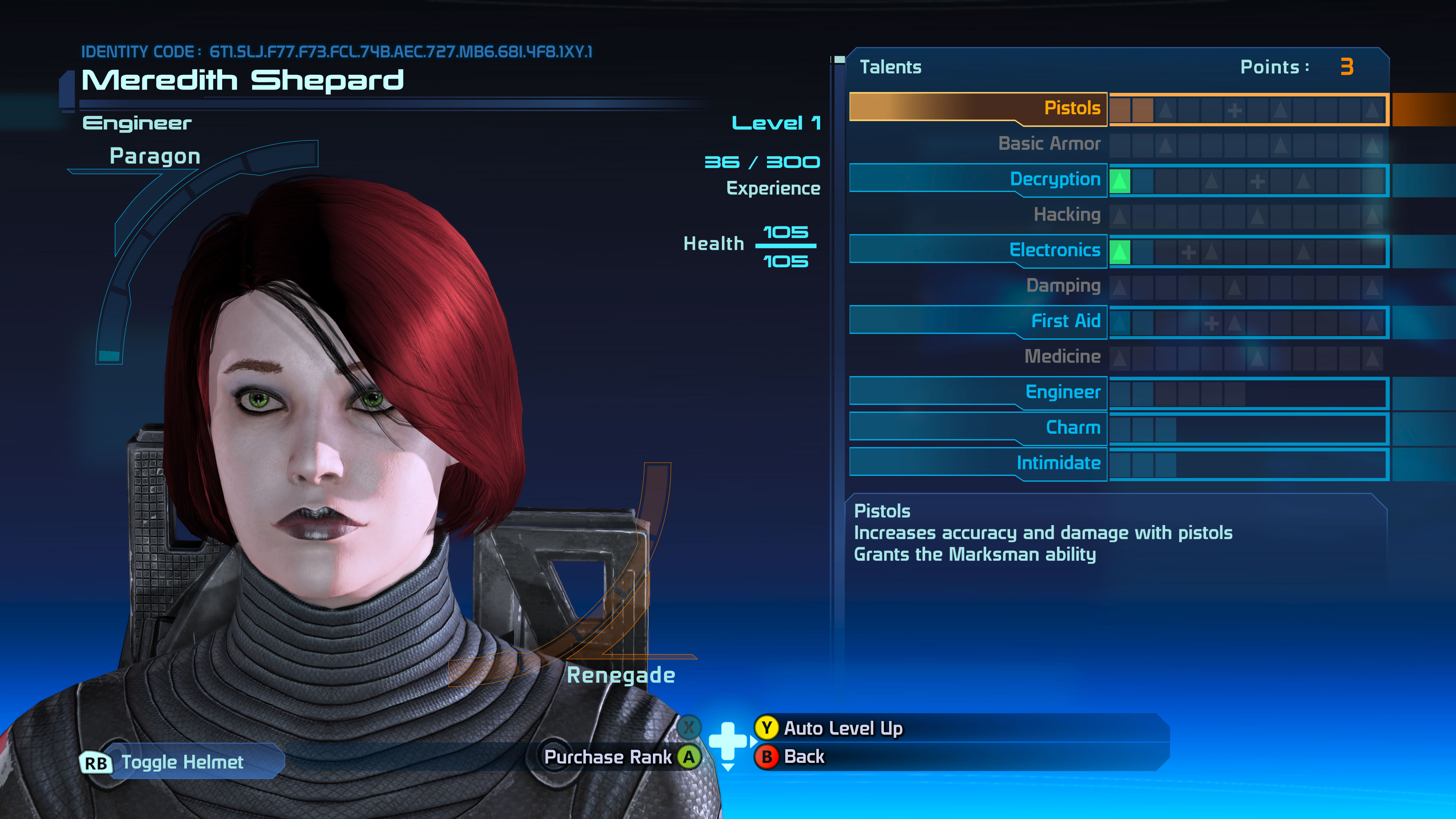Choose the Basic Armor talent
Image resolution: width=1456 pixels, height=819 pixels.
[x=1049, y=144]
